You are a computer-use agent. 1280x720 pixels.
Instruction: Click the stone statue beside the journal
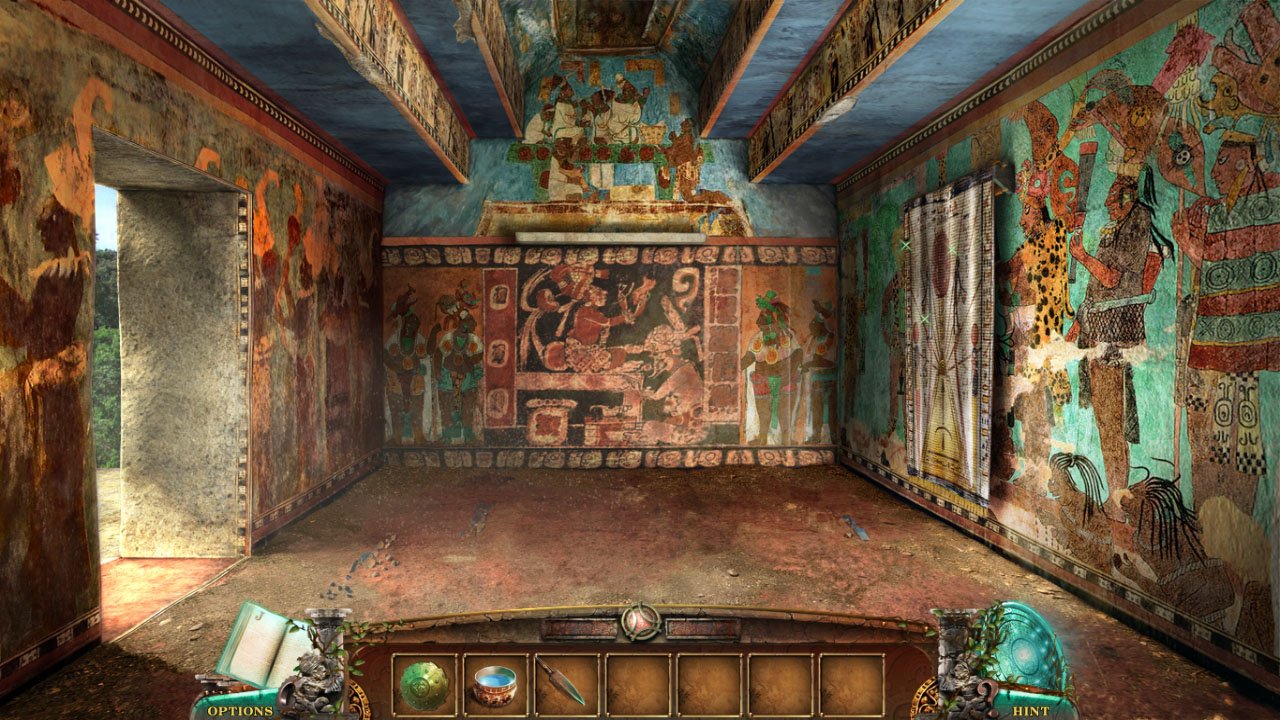pos(318,680)
